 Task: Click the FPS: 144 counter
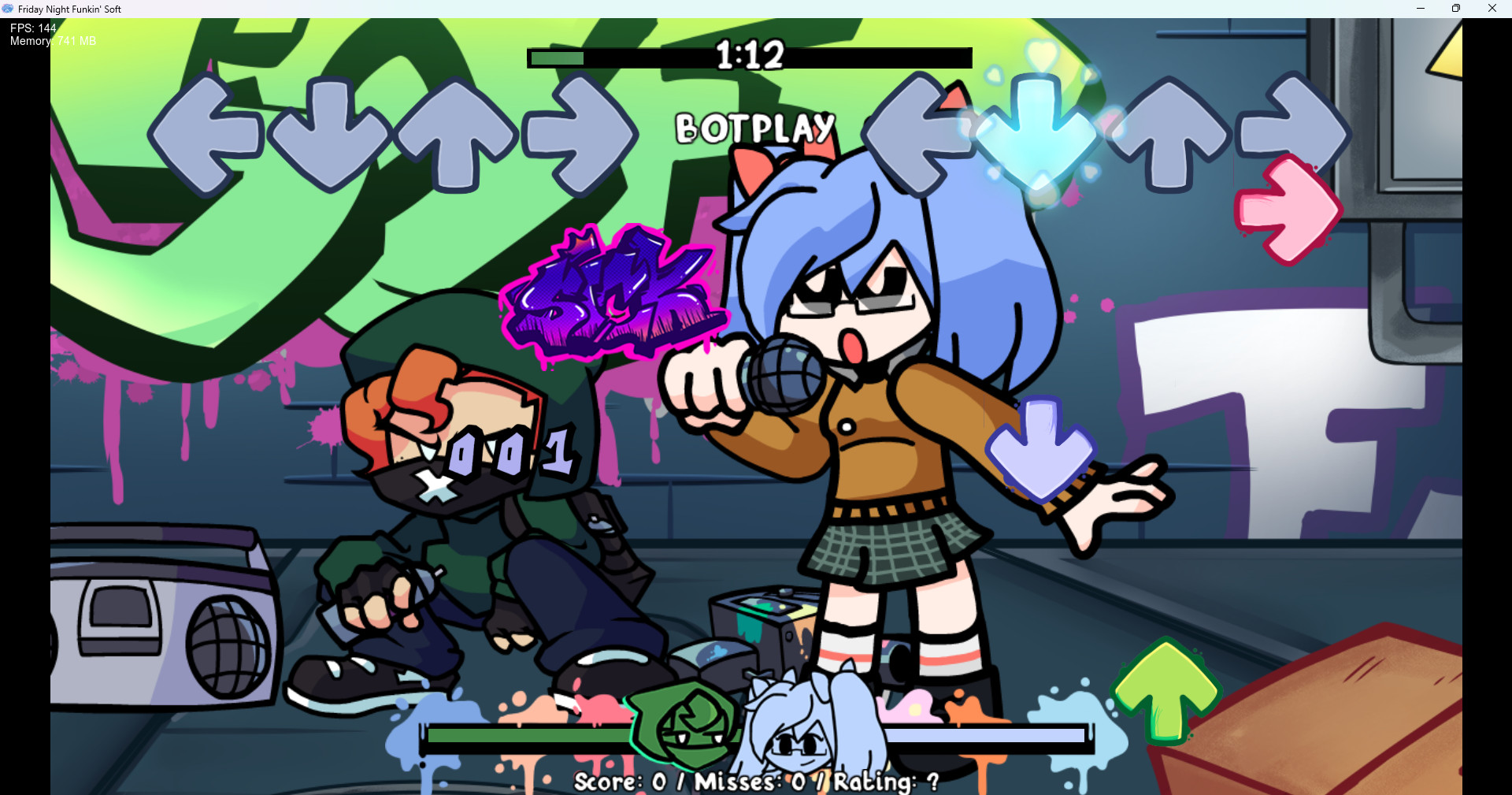[x=31, y=28]
